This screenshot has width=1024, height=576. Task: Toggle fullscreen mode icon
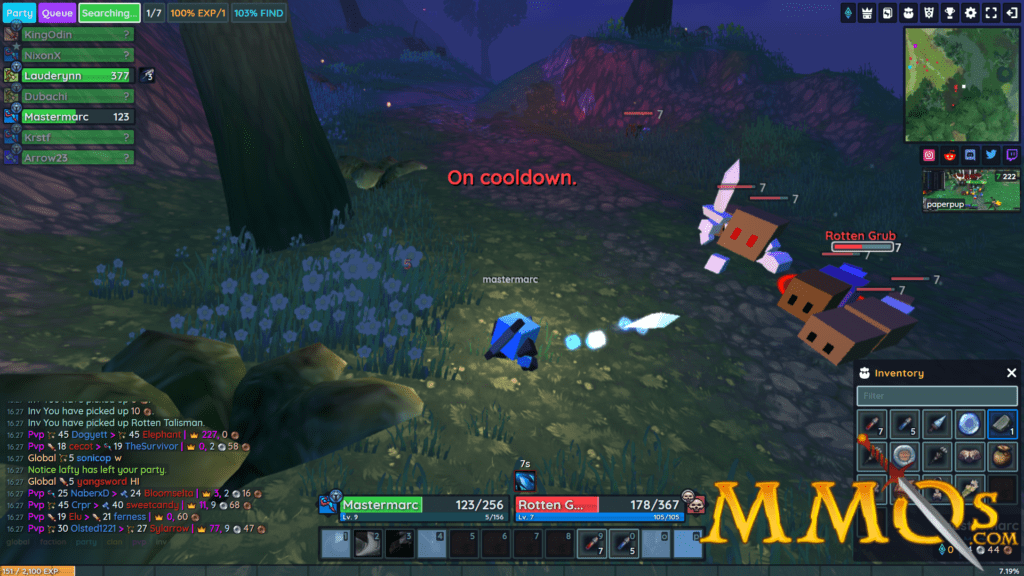tap(991, 13)
